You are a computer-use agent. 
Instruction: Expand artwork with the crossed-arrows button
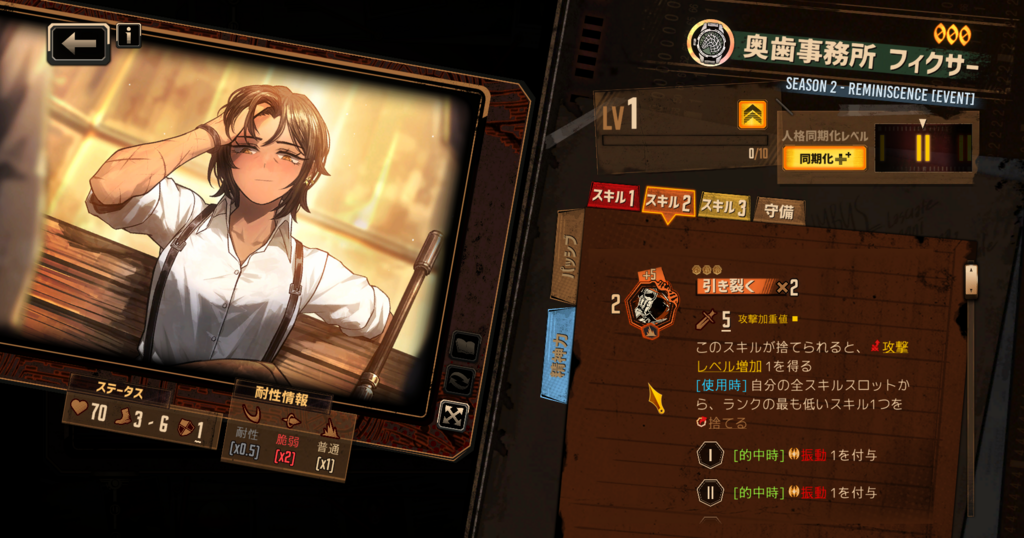tap(453, 414)
